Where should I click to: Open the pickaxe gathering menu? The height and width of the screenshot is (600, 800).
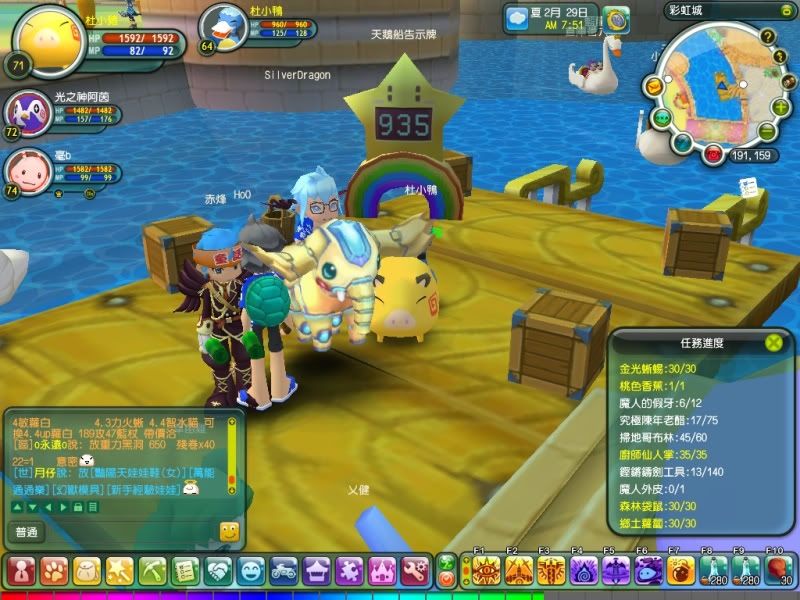click(152, 571)
